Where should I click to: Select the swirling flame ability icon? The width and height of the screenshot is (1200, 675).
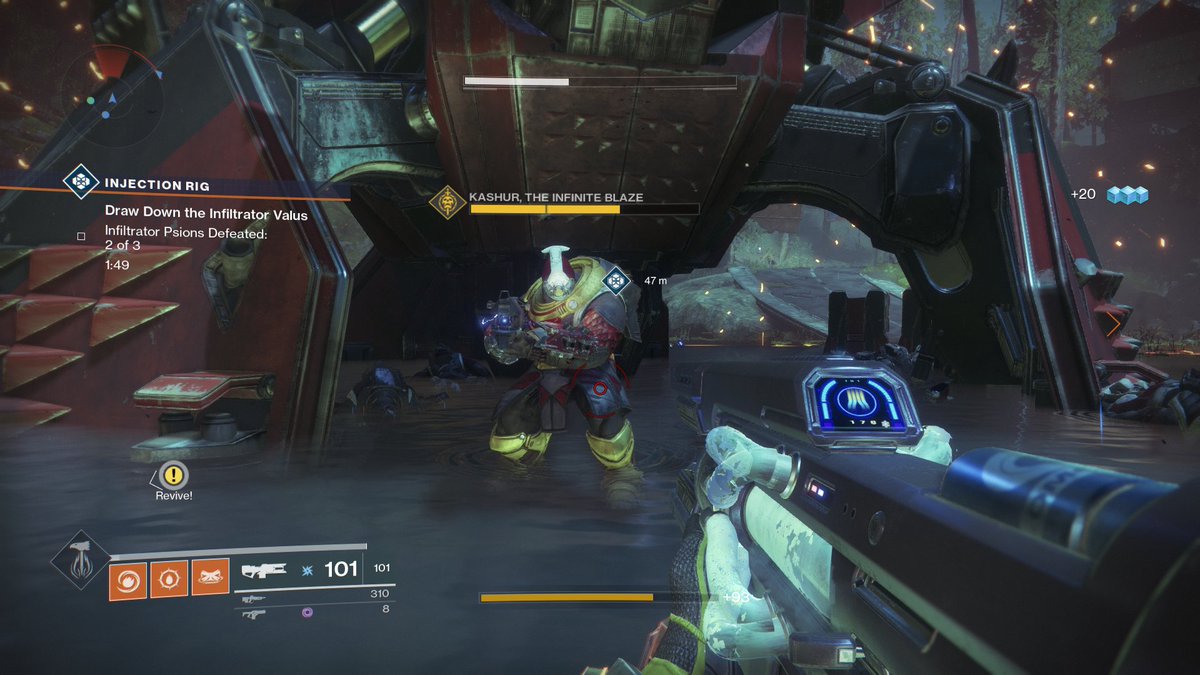(129, 579)
